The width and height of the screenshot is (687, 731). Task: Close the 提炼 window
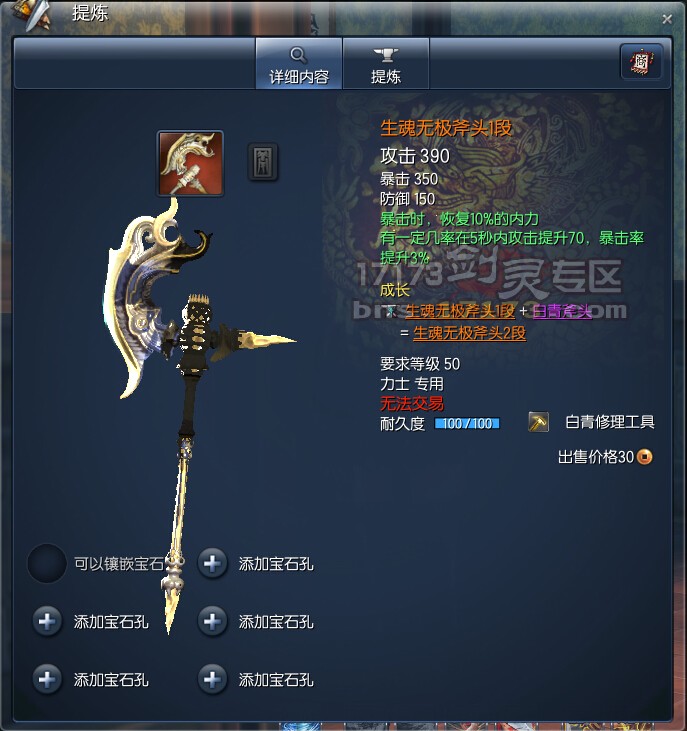coord(667,18)
